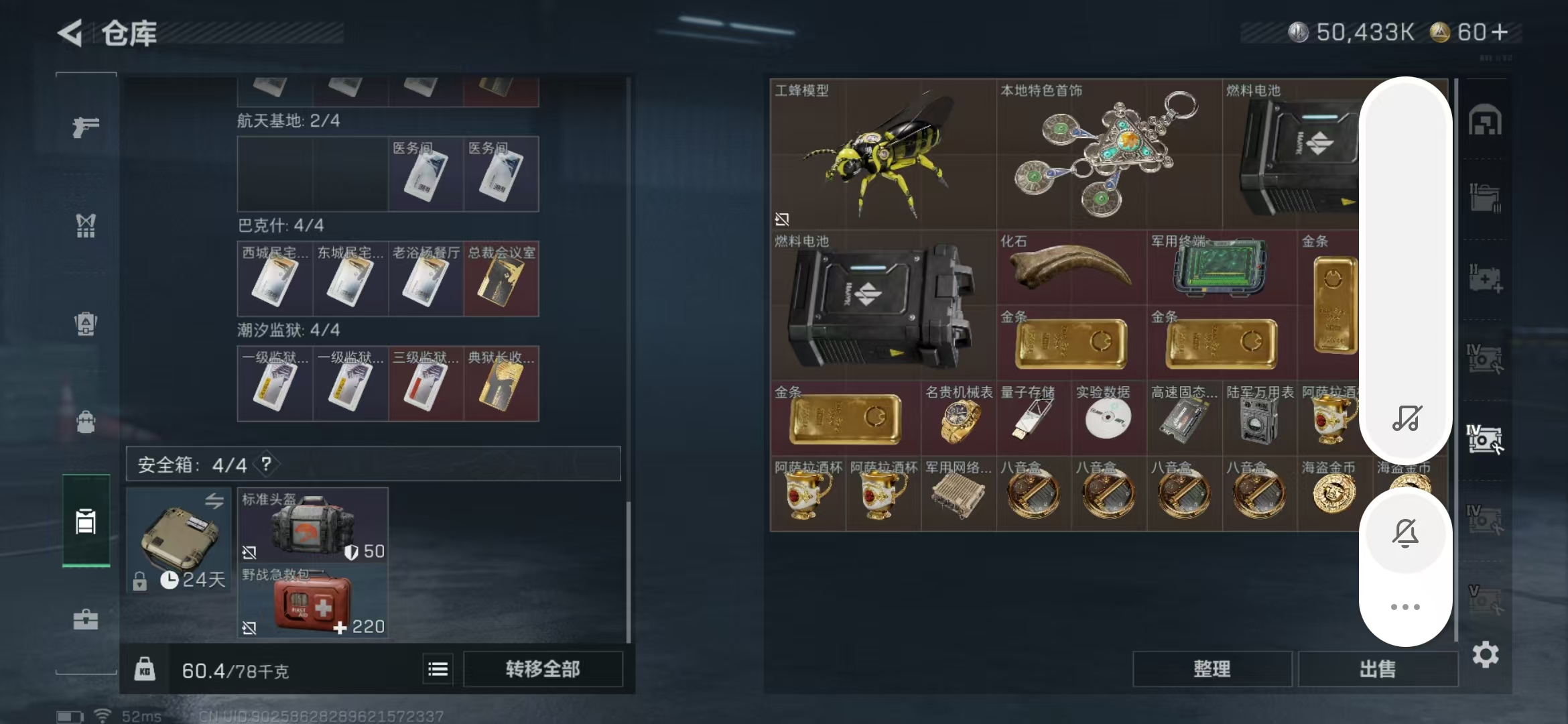The height and width of the screenshot is (724, 1568).
Task: Tap 转移全部 to transfer all items
Action: point(543,669)
